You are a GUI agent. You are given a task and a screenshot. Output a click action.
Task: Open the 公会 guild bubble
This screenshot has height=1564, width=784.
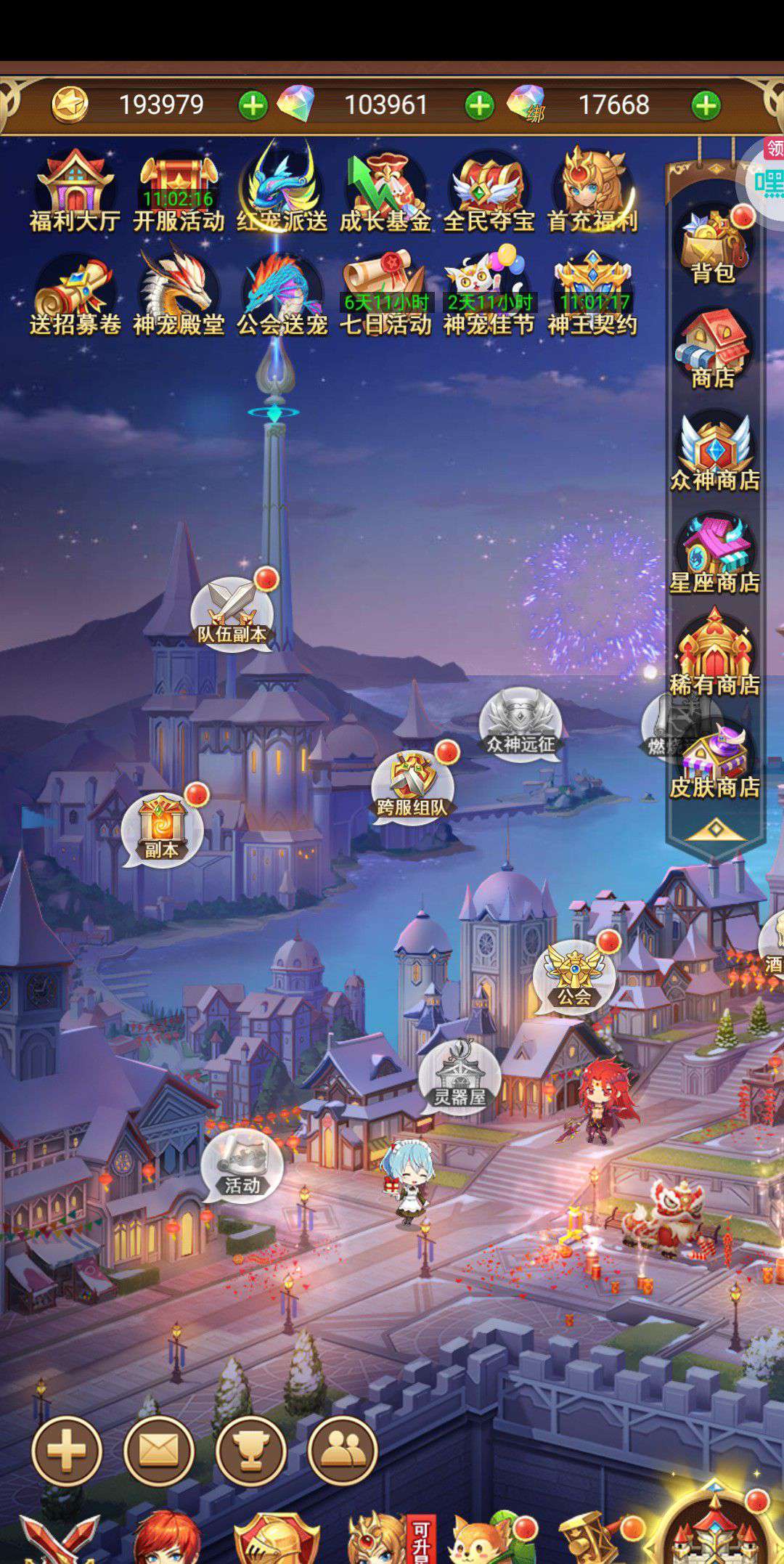coord(574,978)
